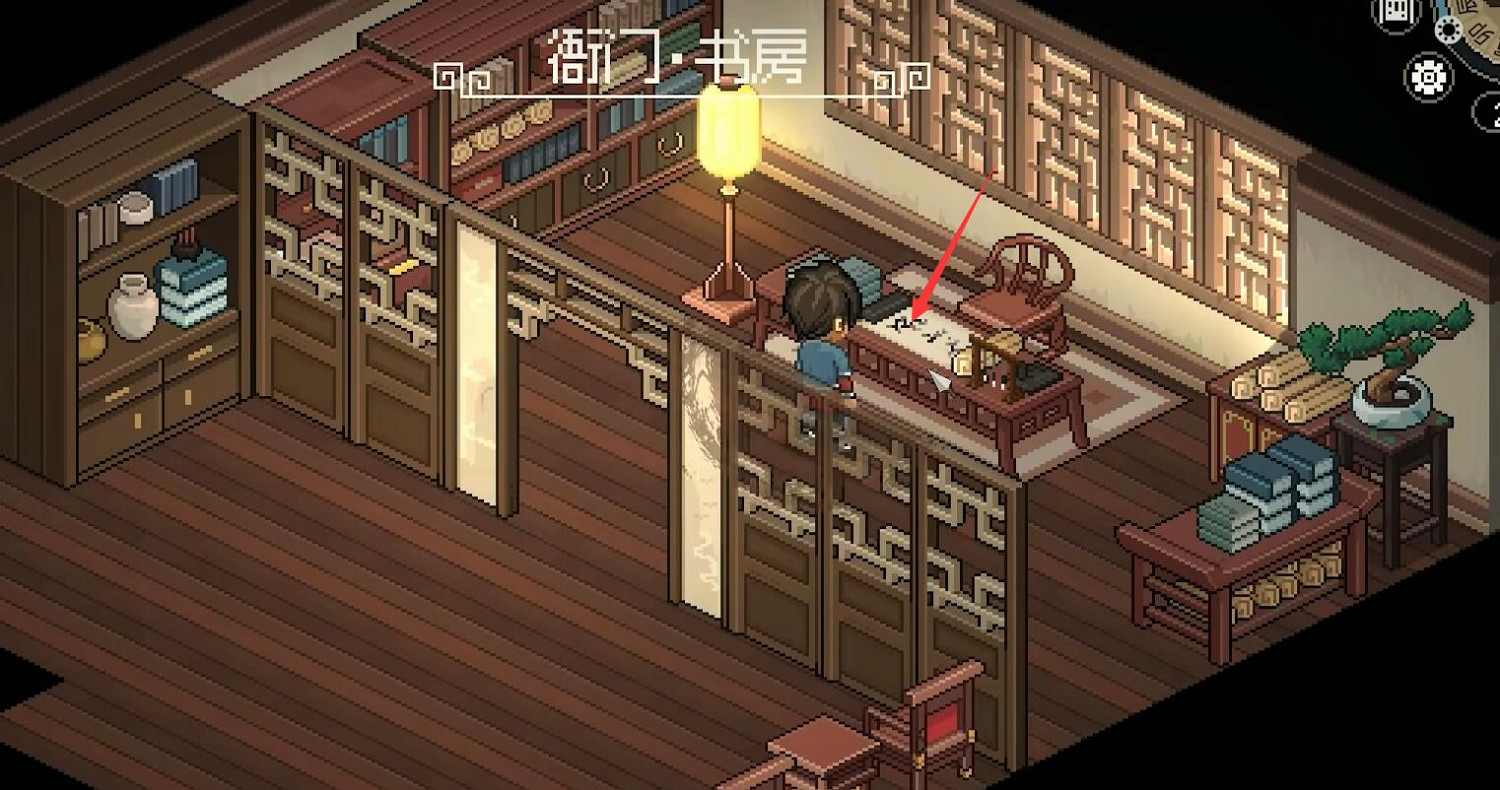Click the calligraphy paper marked by the red arrow
The width and height of the screenshot is (1500, 790).
[x=915, y=325]
